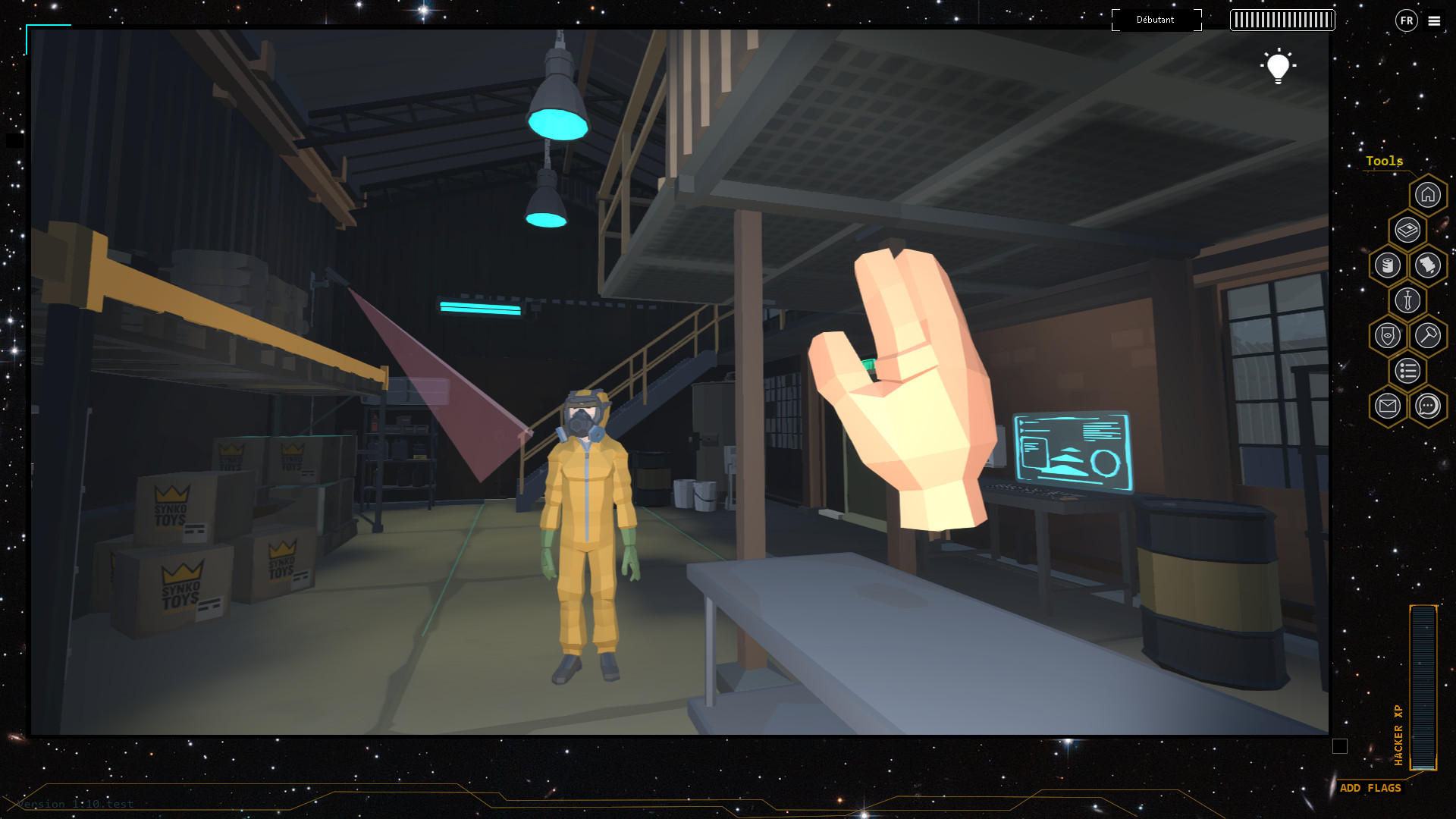Screen dimensions: 1456x819
Task: Open the Checklist tool icon
Action: [x=1407, y=371]
